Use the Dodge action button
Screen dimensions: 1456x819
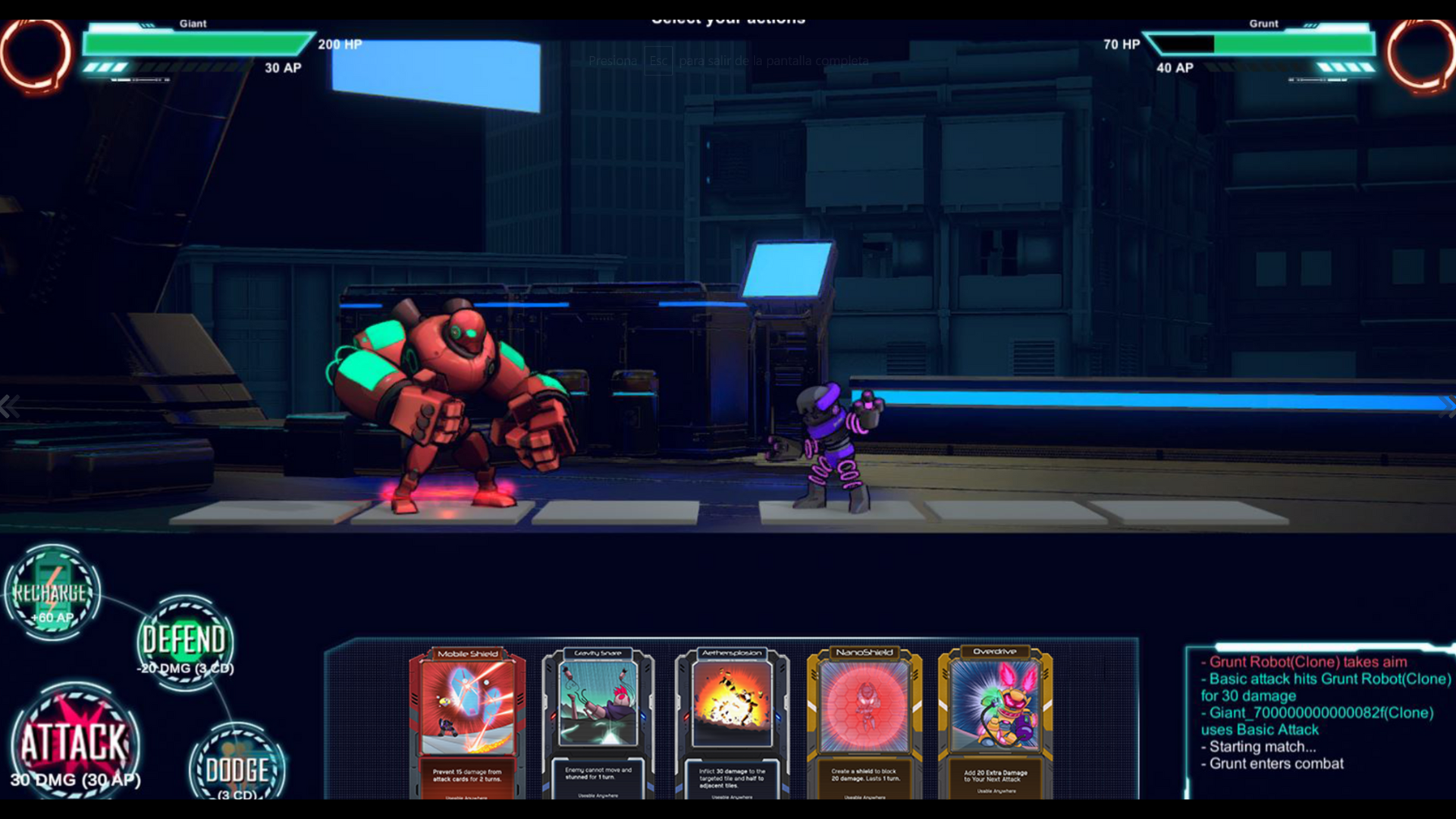(x=237, y=767)
